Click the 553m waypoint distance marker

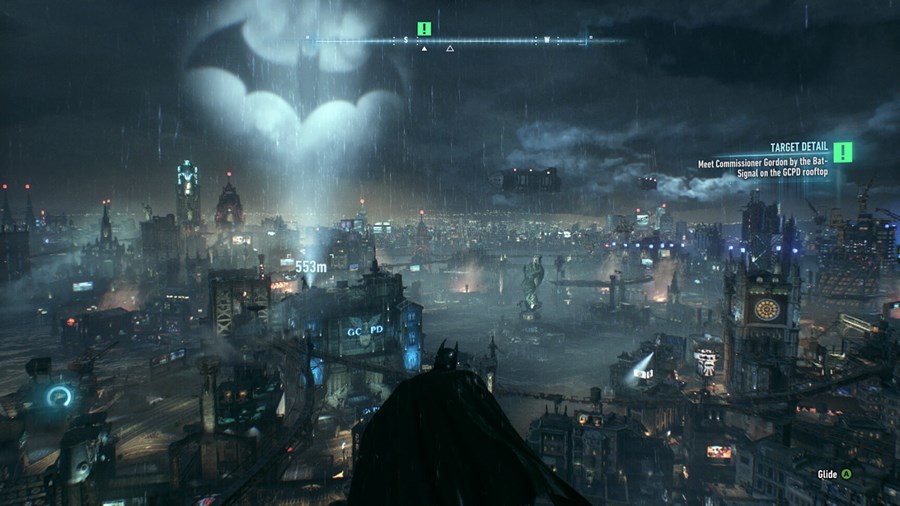[x=311, y=266]
